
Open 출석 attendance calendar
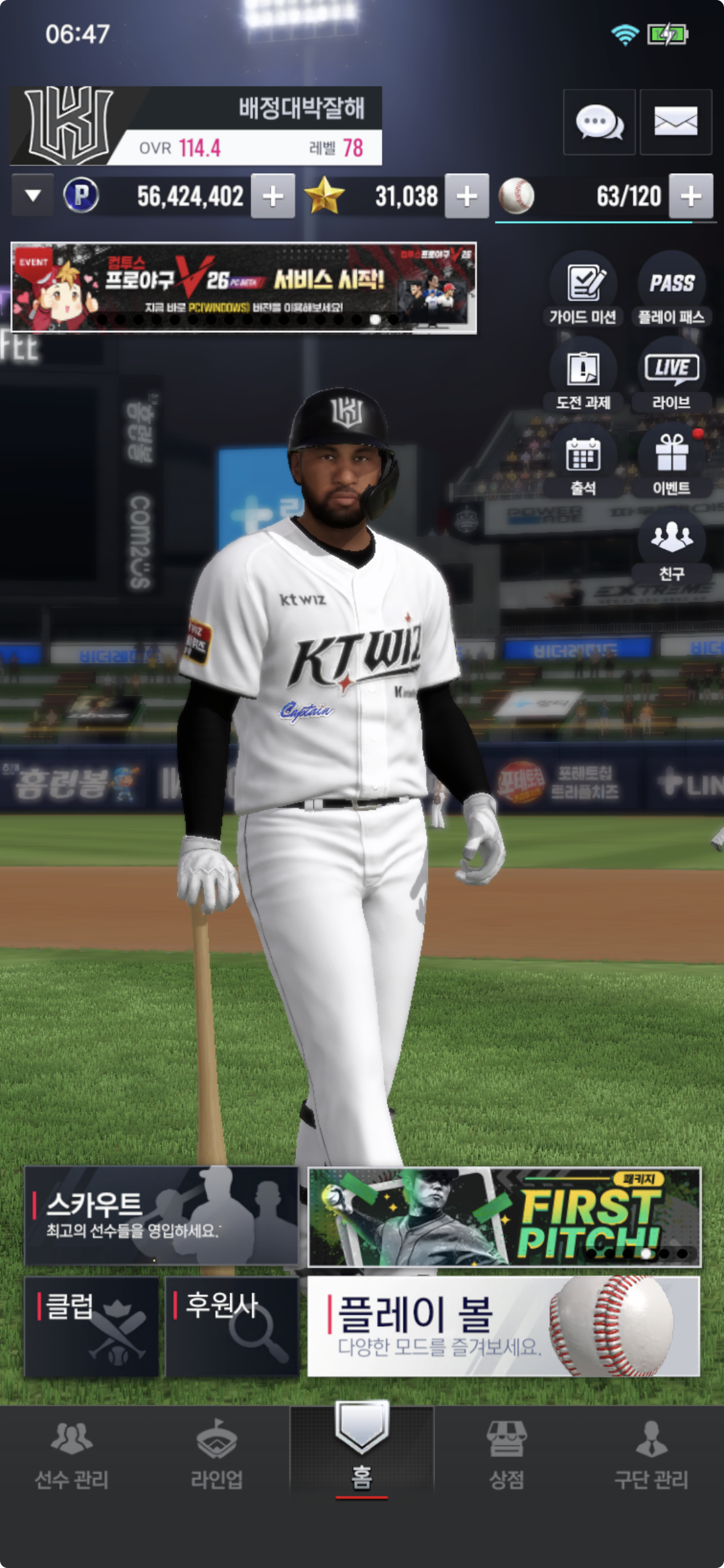tap(583, 461)
